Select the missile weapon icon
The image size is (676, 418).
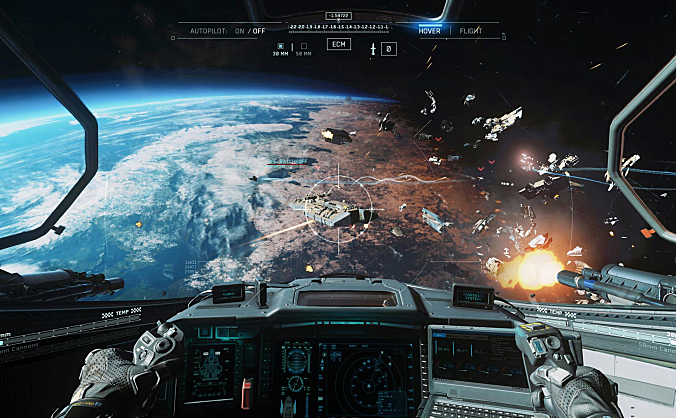coord(373,48)
